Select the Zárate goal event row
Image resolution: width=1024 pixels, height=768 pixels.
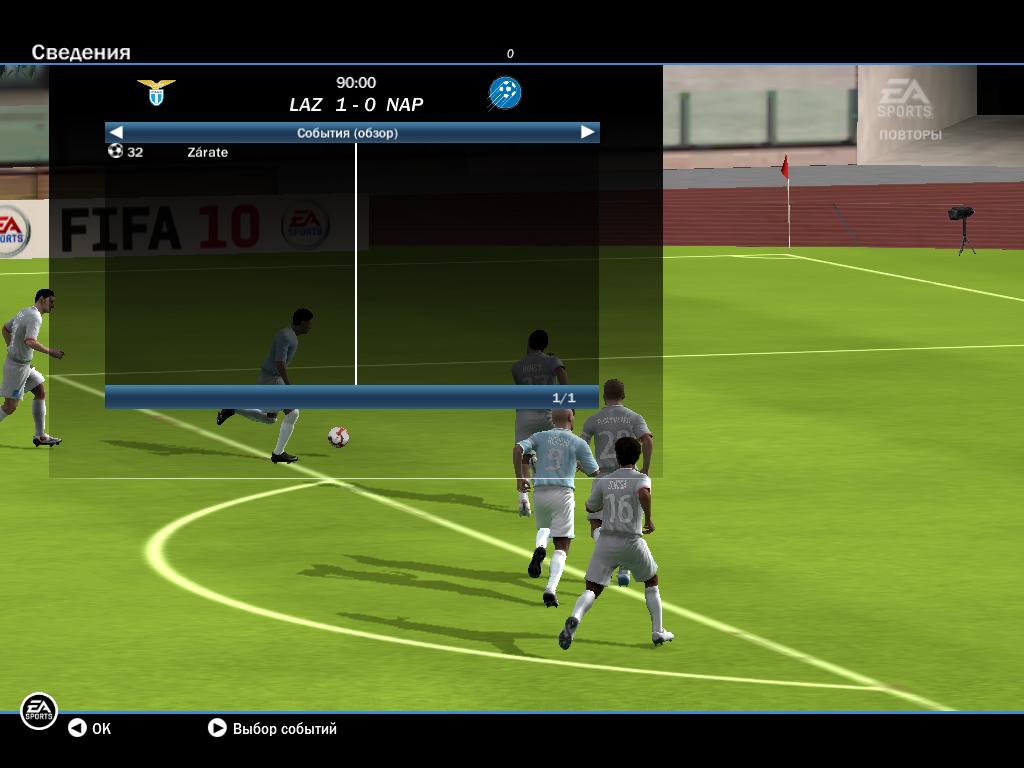(x=207, y=152)
